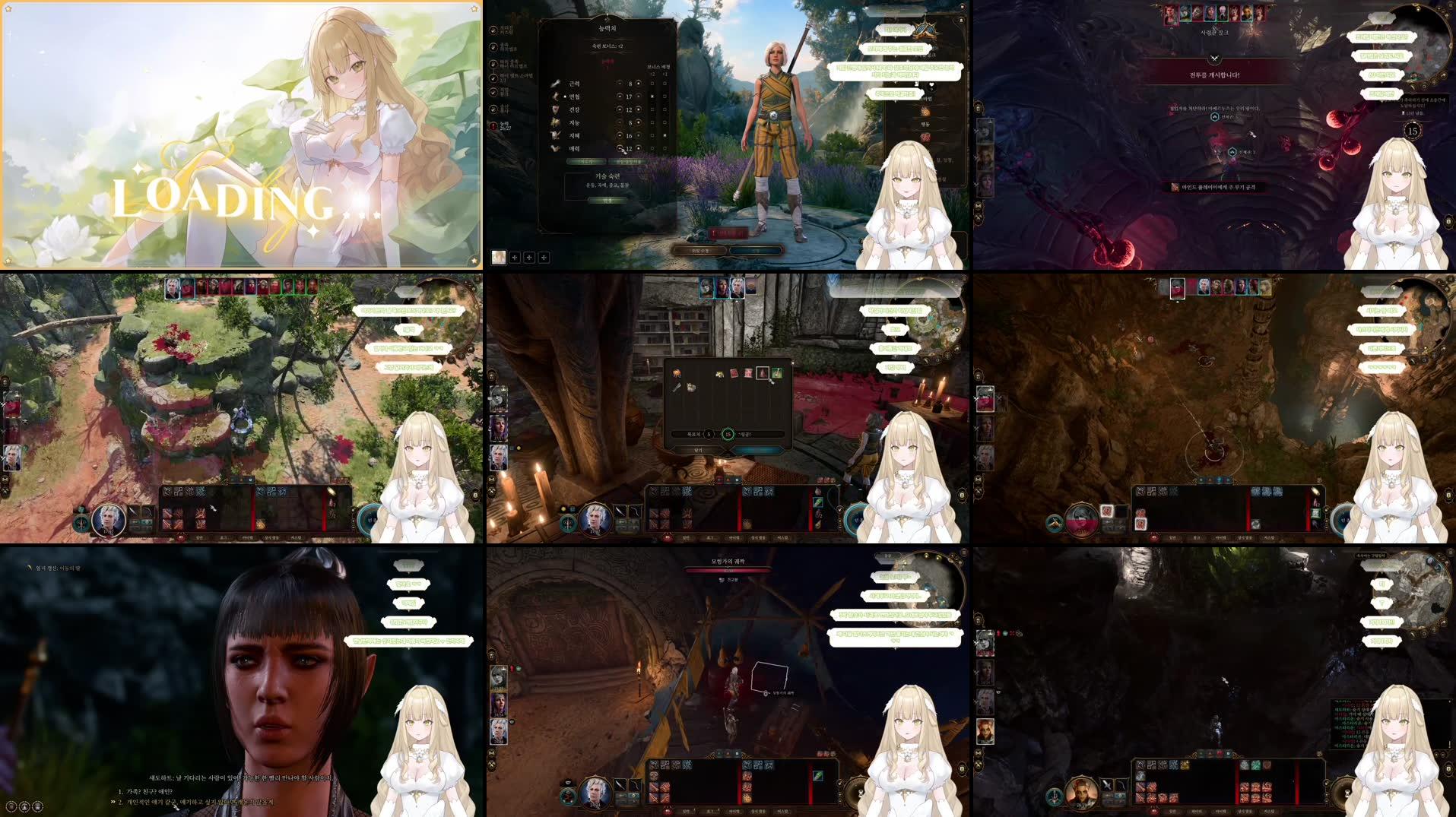The width and height of the screenshot is (1456, 817).
Task: Select the bow in the ranged weapon slot
Action: click(149, 511)
